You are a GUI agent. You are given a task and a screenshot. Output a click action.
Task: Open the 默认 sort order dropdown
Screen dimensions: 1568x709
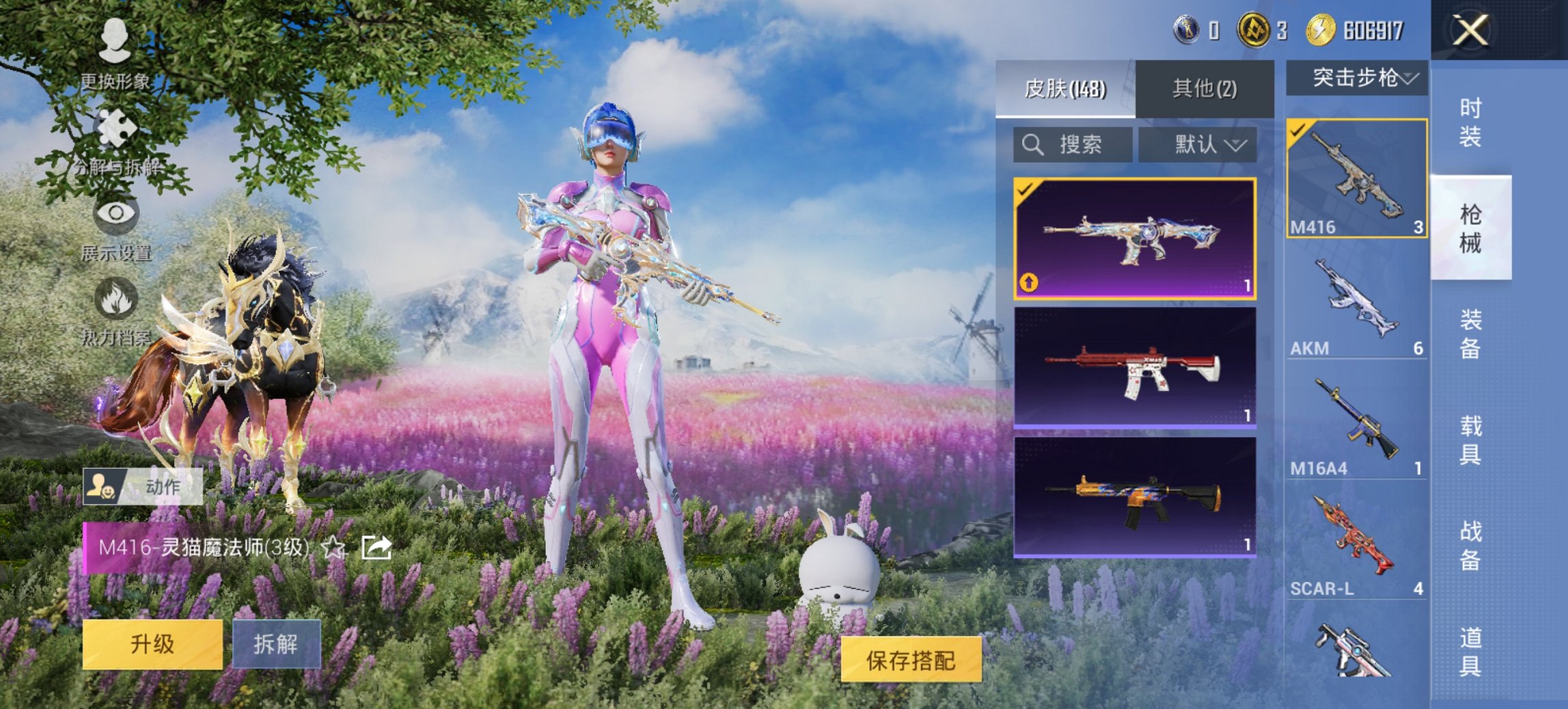point(1200,144)
